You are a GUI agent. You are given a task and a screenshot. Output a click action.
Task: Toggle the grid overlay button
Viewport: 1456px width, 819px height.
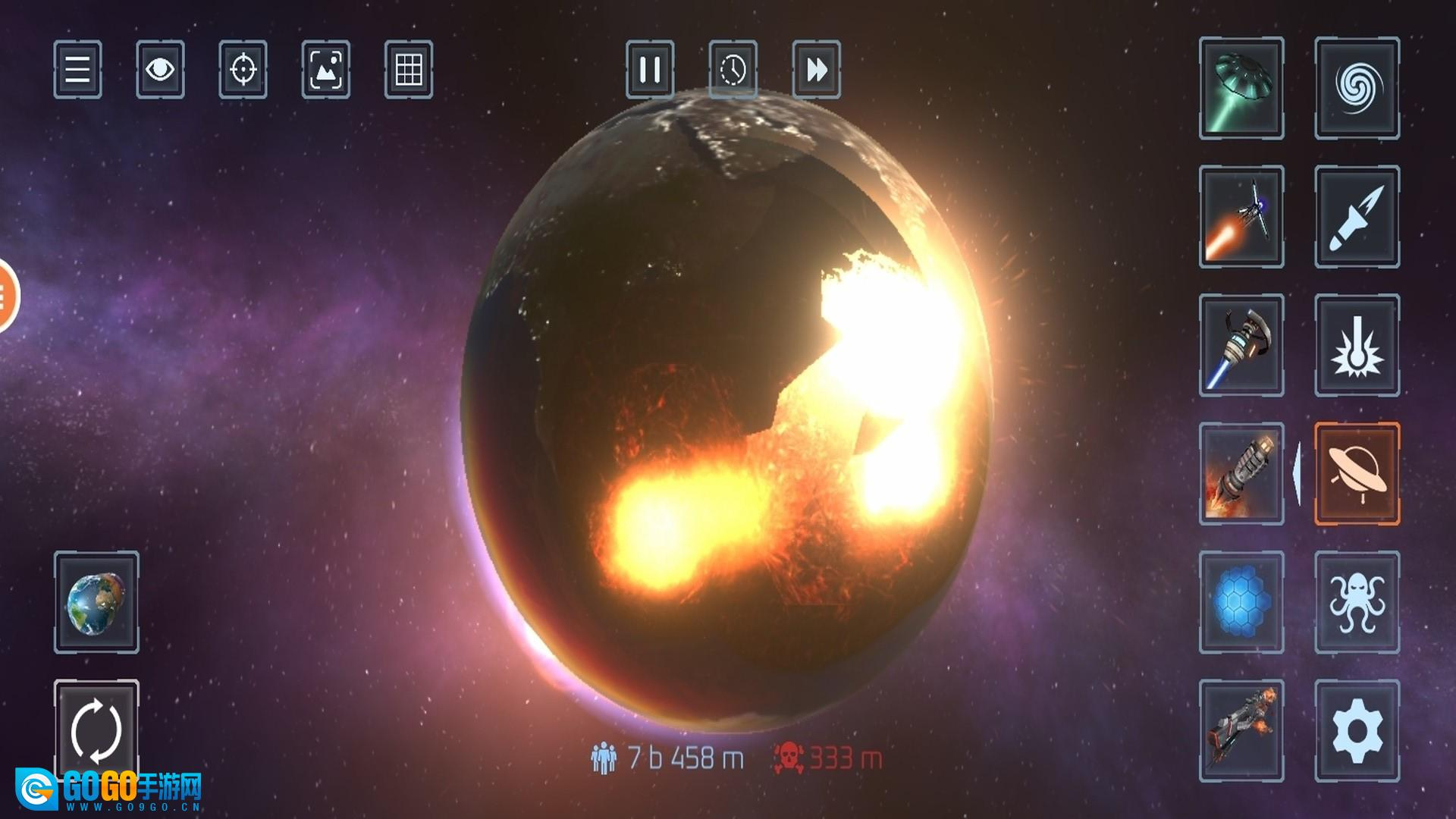click(x=409, y=70)
